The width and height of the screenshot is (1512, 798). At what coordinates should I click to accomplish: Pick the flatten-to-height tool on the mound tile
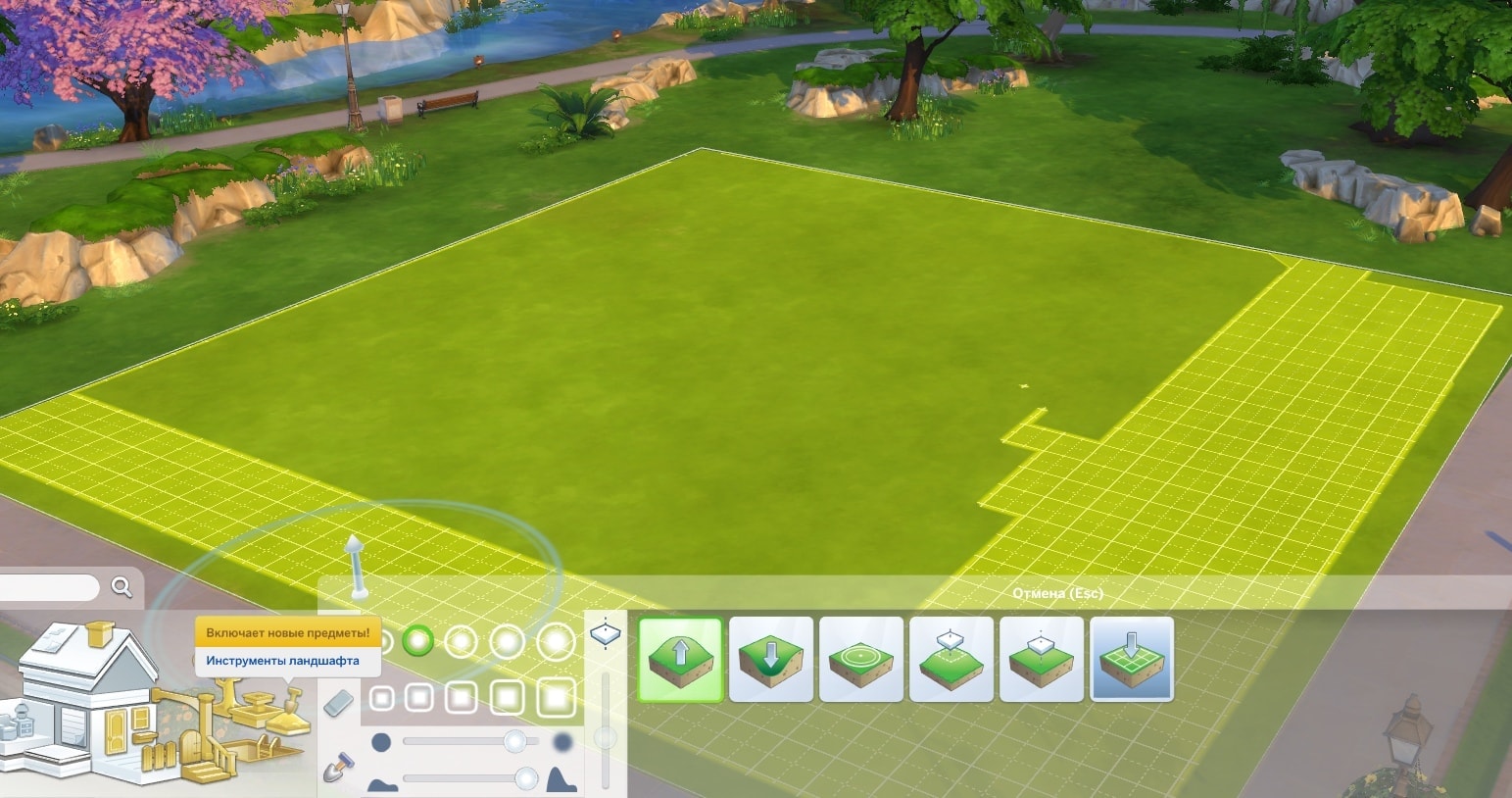pyautogui.click(x=951, y=659)
